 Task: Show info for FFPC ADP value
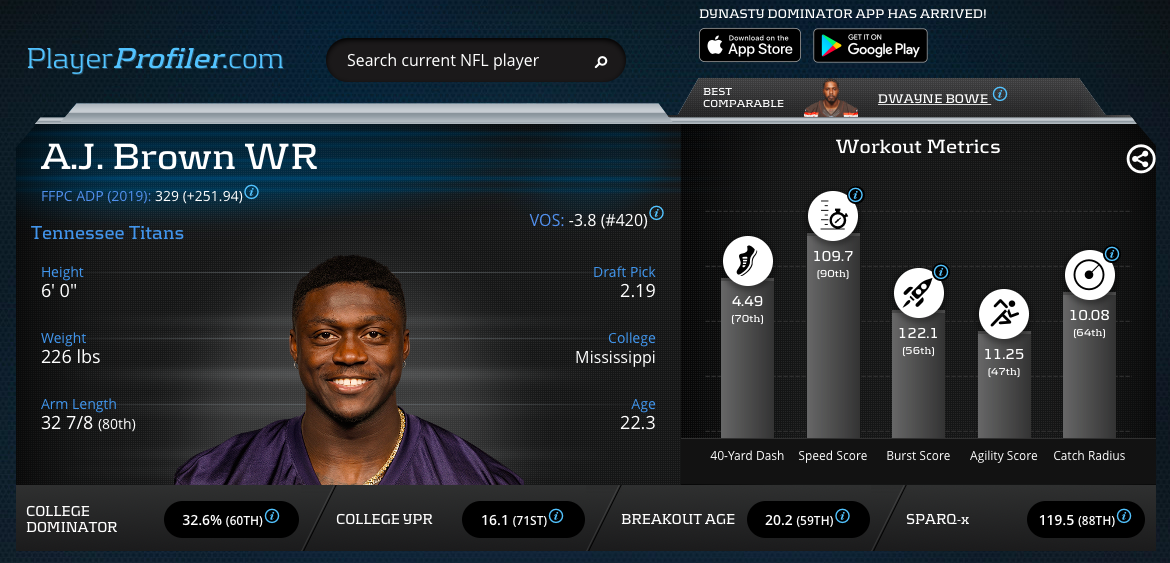click(252, 192)
